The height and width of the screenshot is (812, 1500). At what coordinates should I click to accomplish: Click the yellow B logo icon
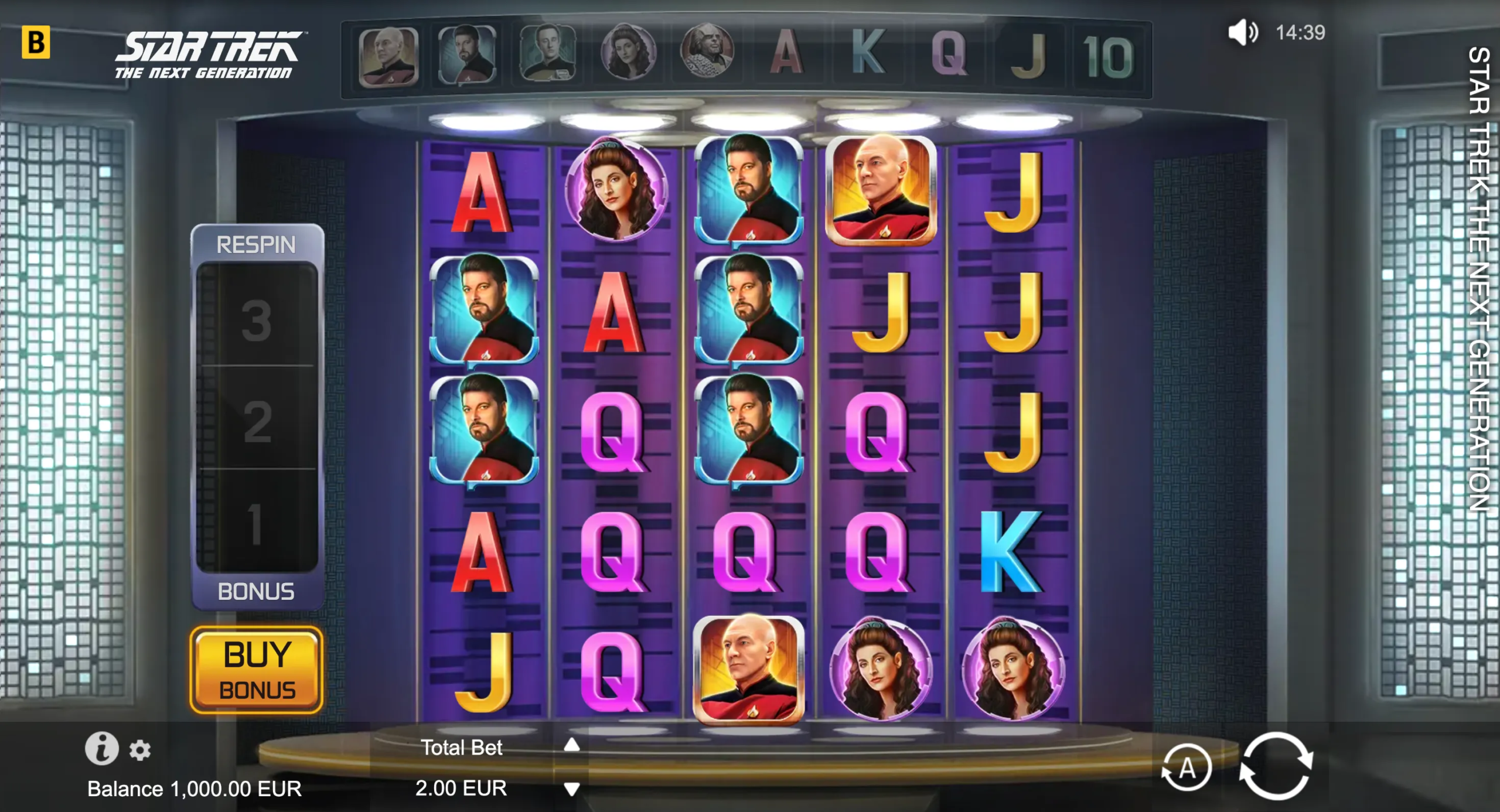pos(36,42)
